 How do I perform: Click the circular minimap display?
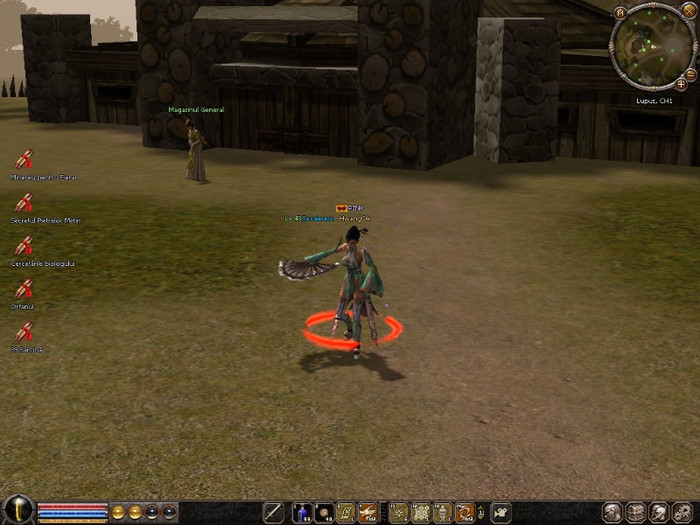[652, 47]
